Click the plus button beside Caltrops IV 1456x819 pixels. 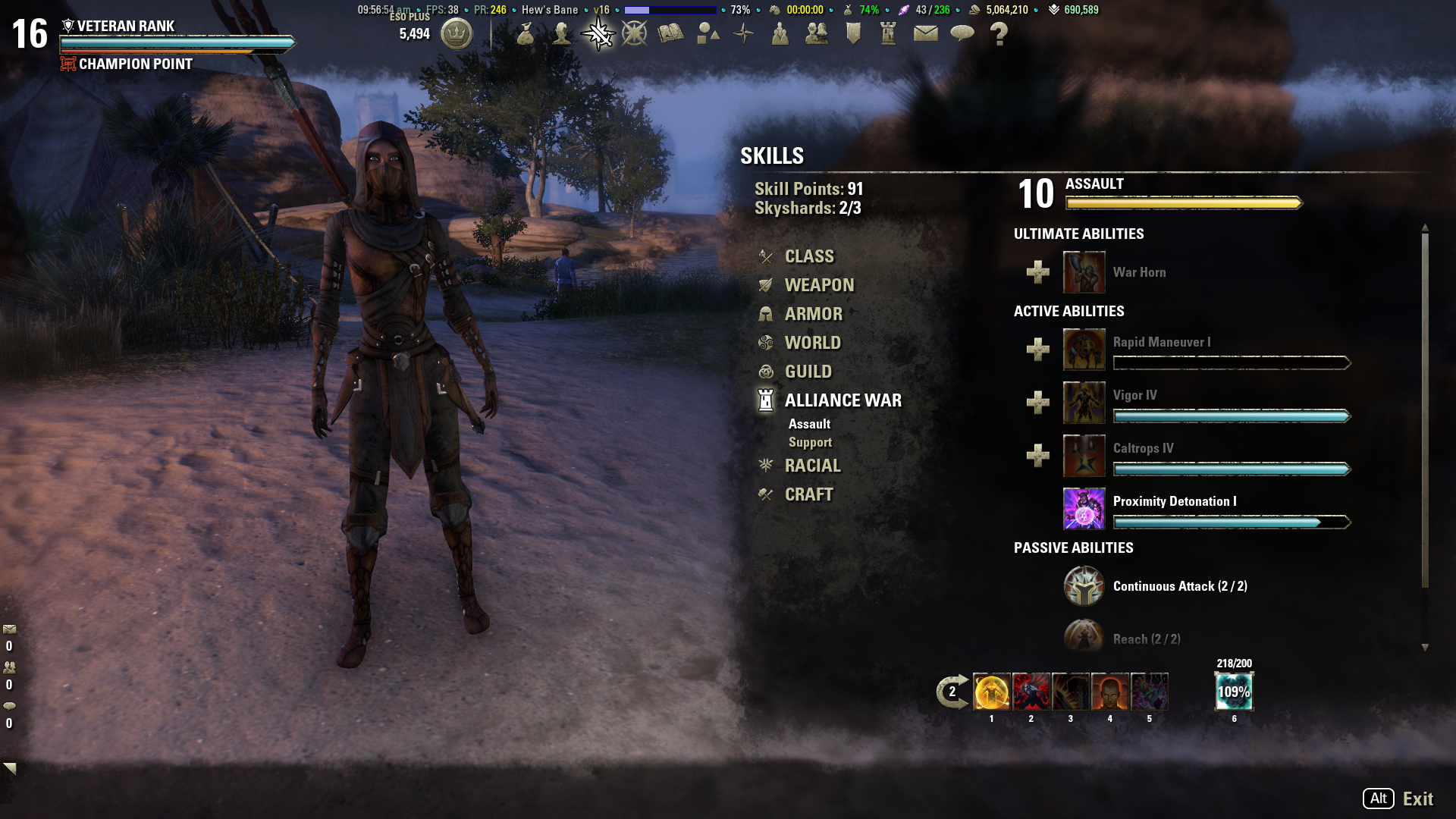(1037, 456)
